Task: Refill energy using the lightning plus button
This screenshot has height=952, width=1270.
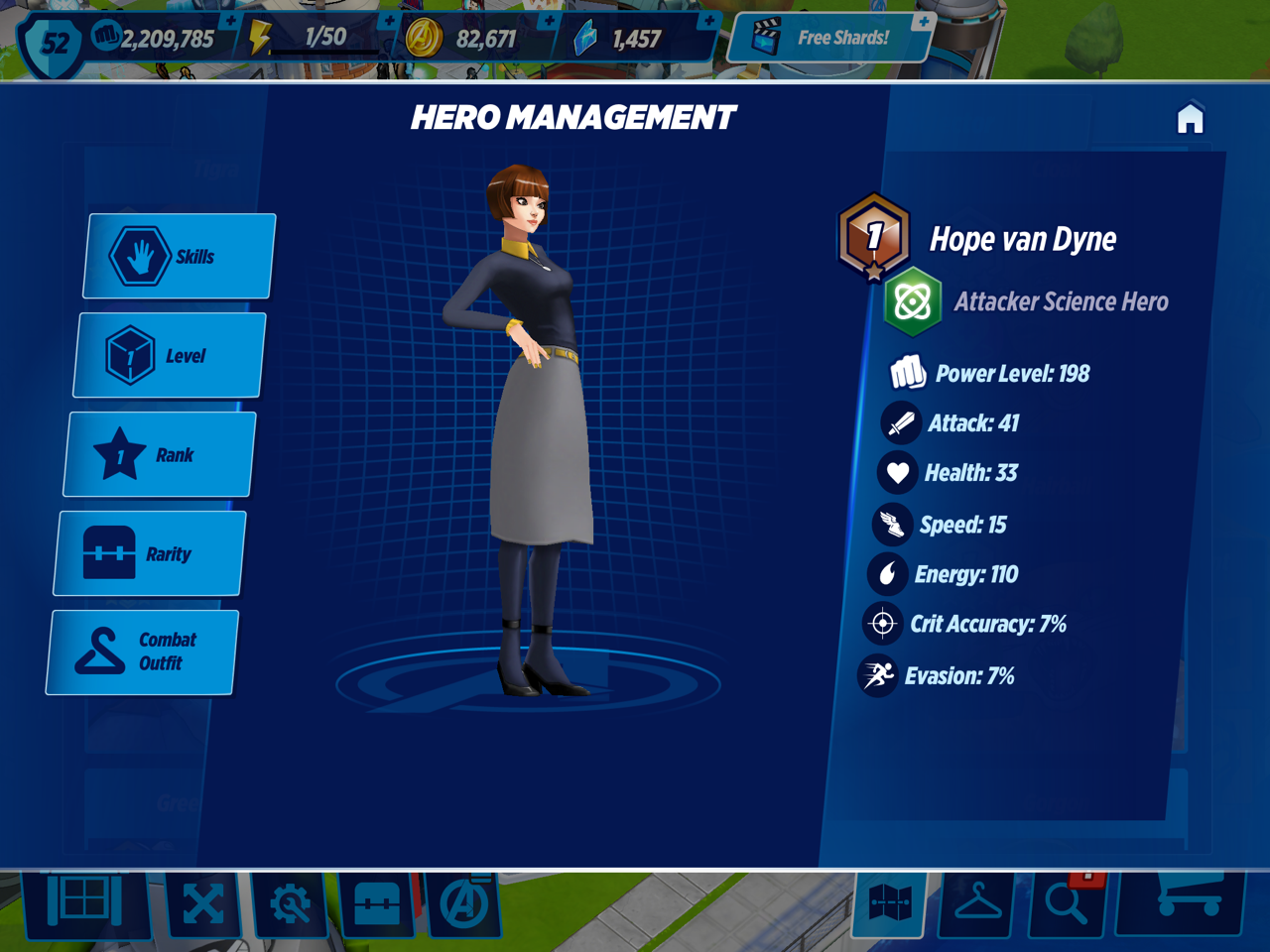Action: point(389,22)
